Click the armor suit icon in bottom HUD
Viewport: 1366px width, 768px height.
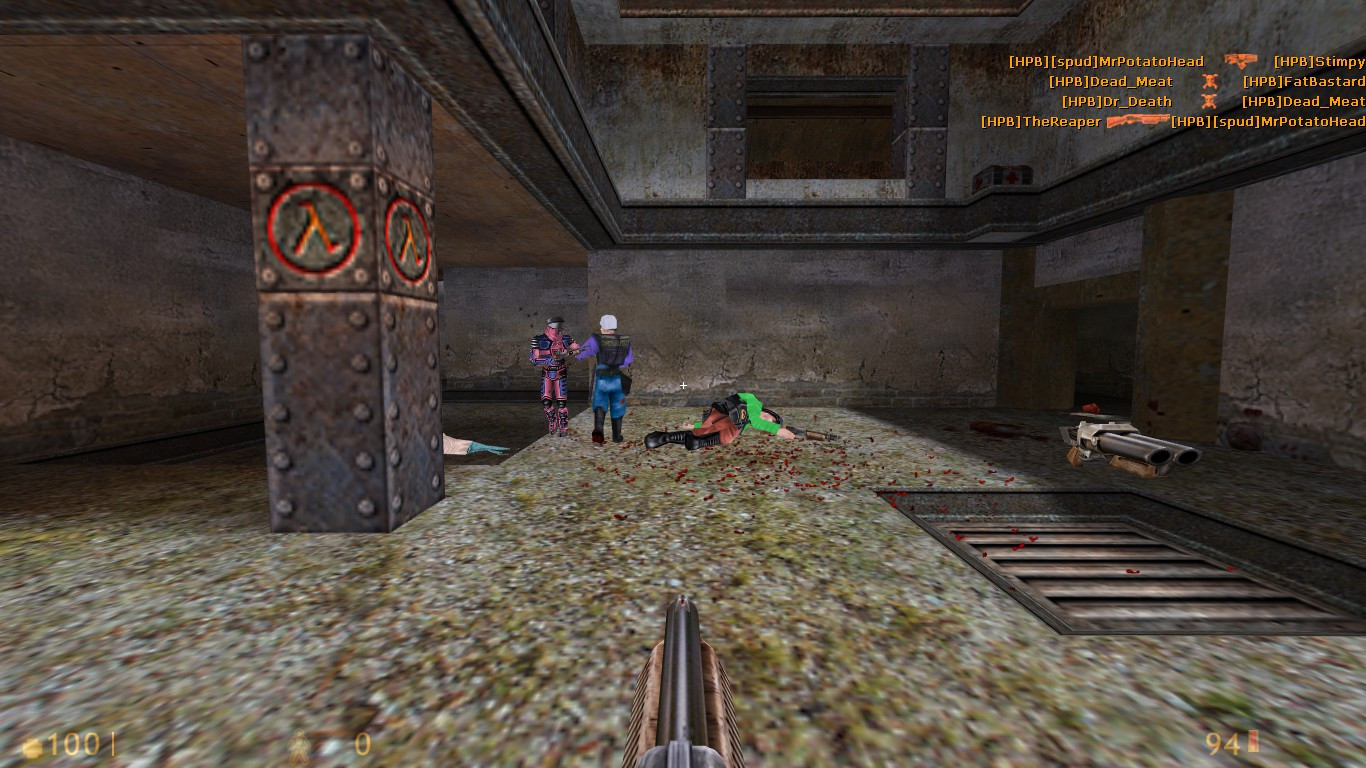(x=297, y=744)
